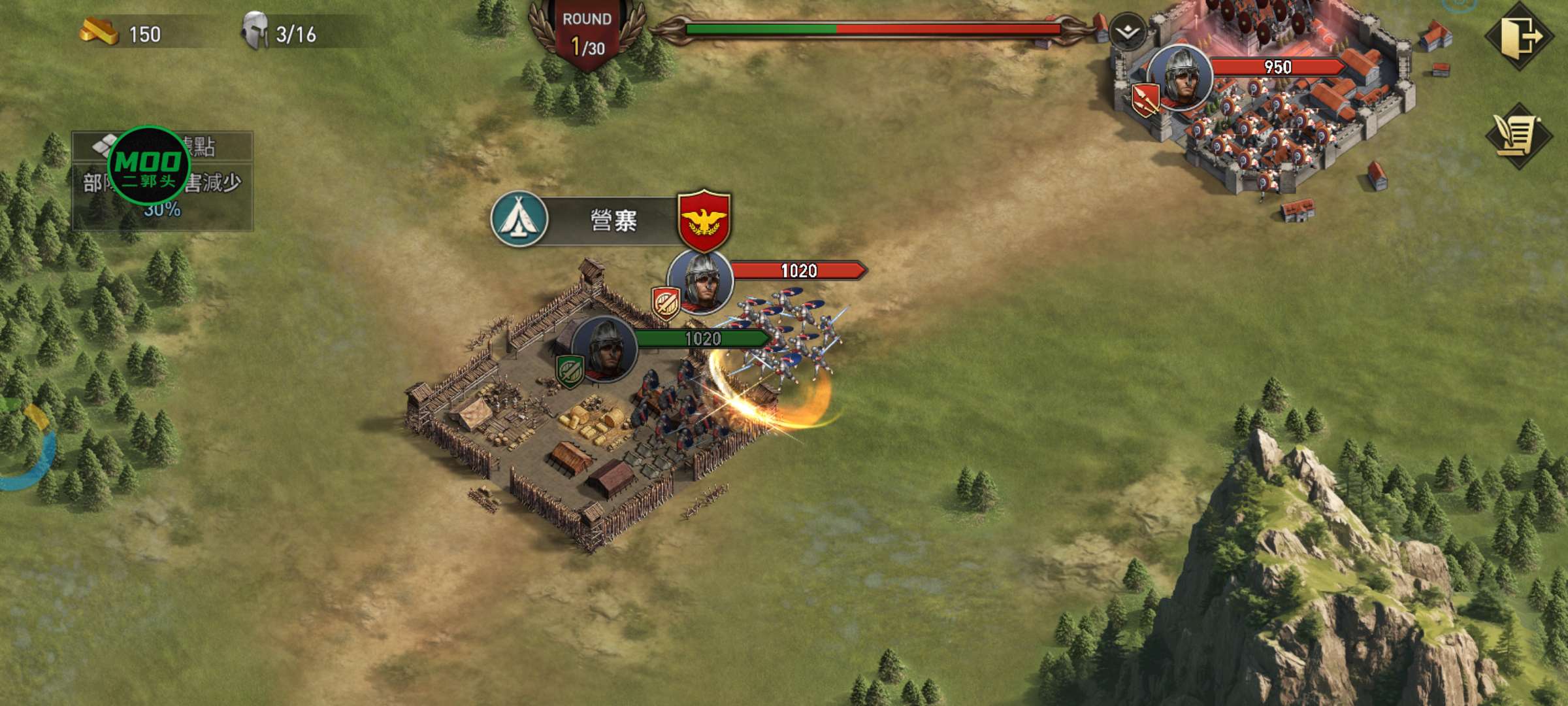Click the green MOO overlay badge
This screenshot has width=1568, height=706.
click(148, 165)
